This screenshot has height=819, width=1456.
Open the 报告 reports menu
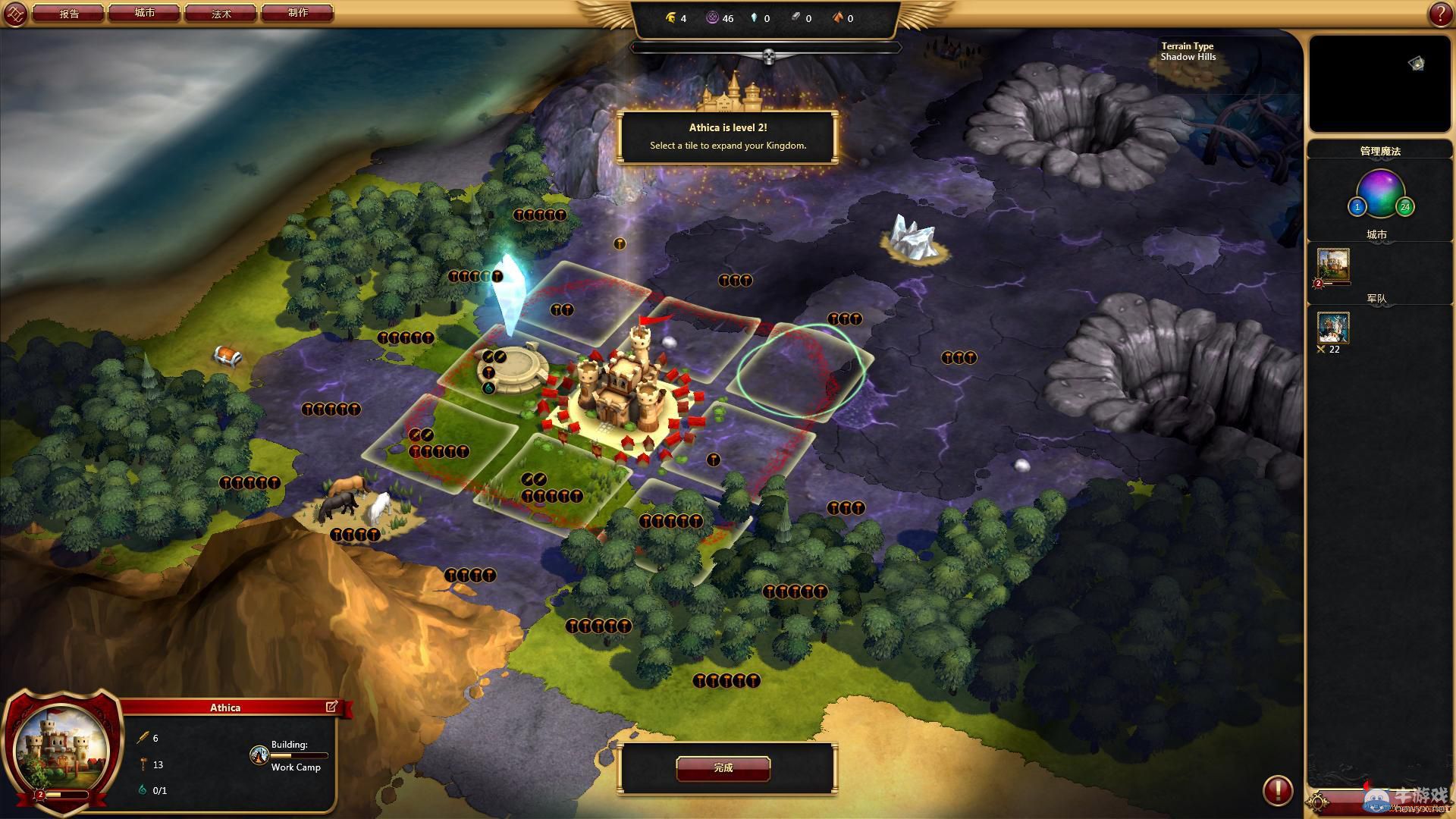pyautogui.click(x=68, y=14)
